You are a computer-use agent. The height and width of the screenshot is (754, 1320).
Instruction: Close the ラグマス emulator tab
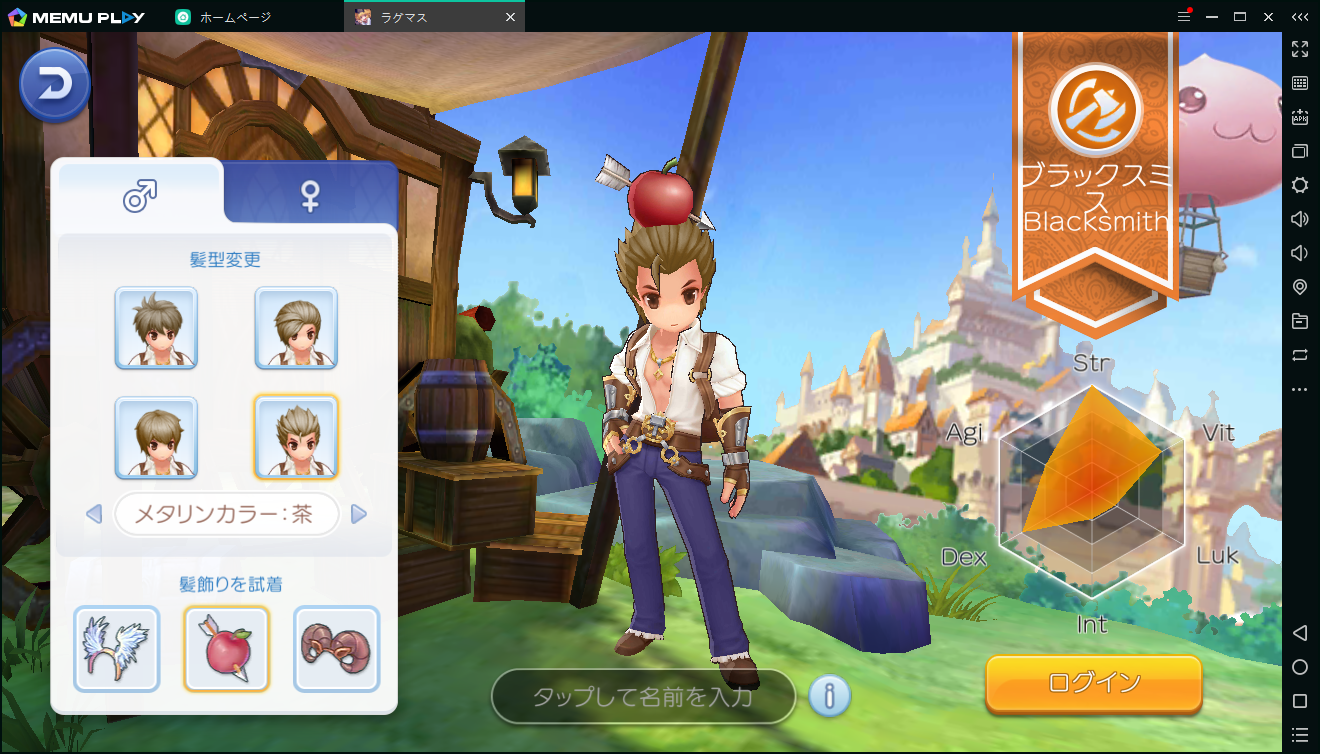(x=510, y=17)
